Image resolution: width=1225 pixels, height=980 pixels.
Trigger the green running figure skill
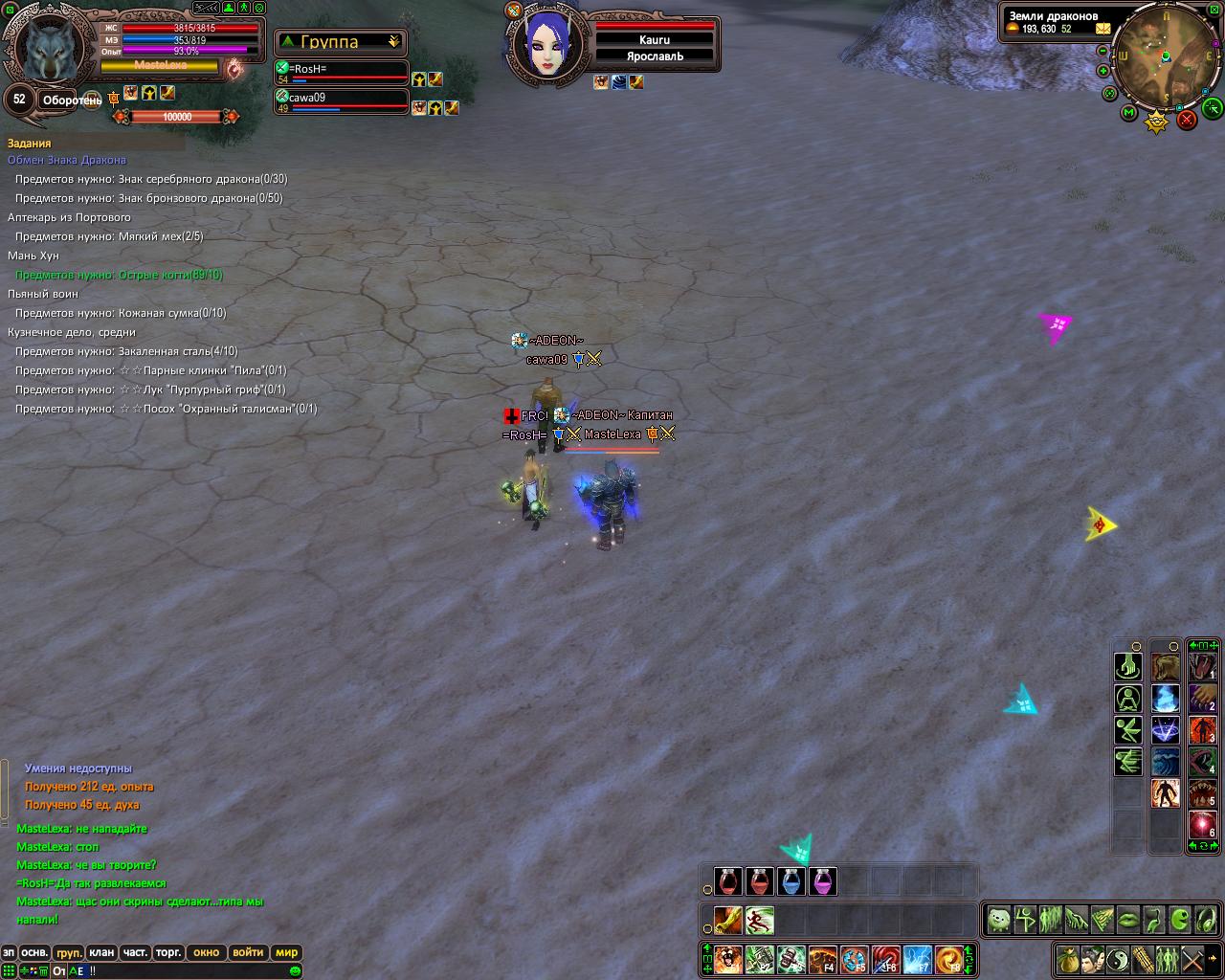pos(759,921)
